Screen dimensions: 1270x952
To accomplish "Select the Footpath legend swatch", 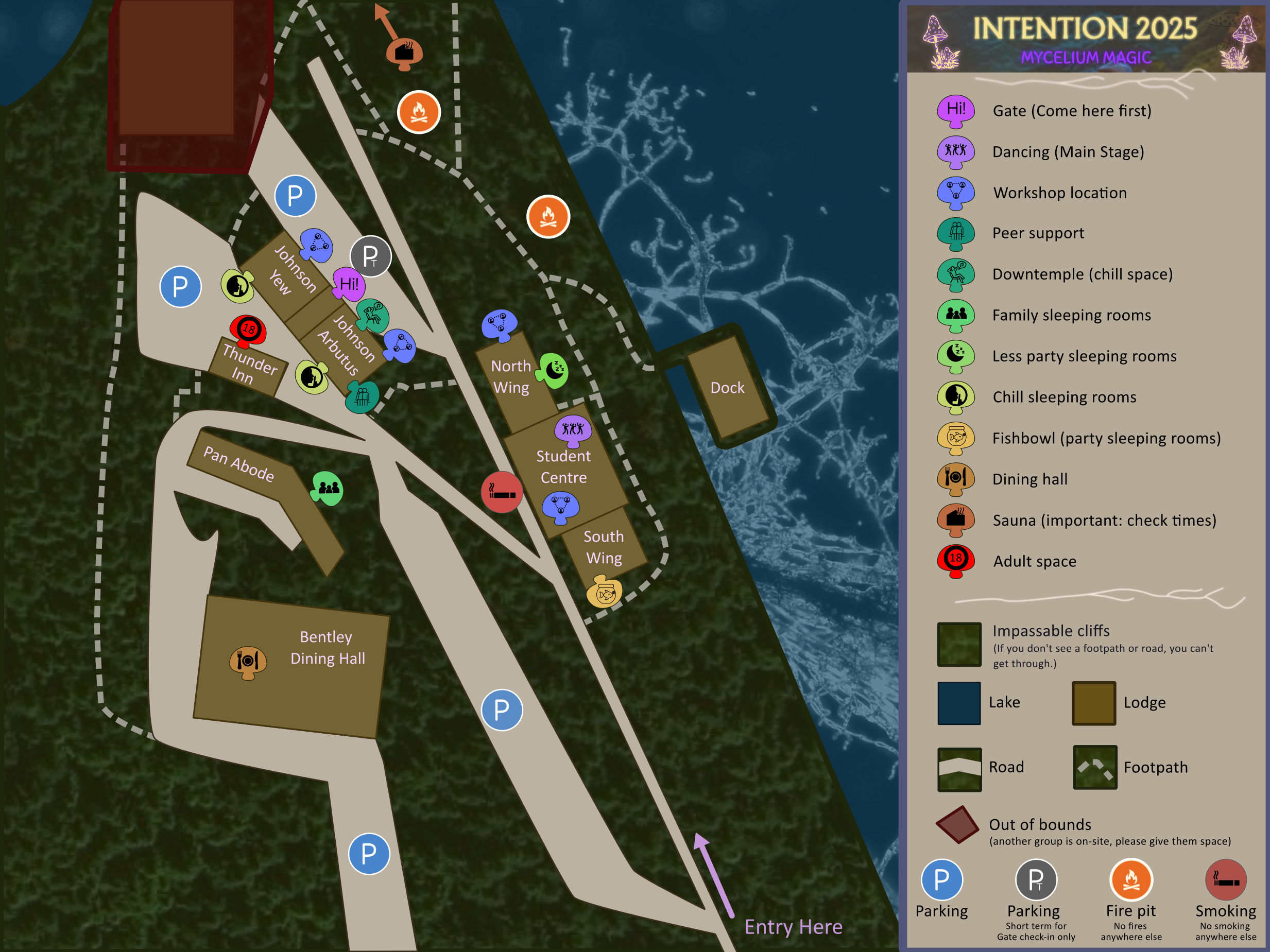I will (x=1095, y=767).
